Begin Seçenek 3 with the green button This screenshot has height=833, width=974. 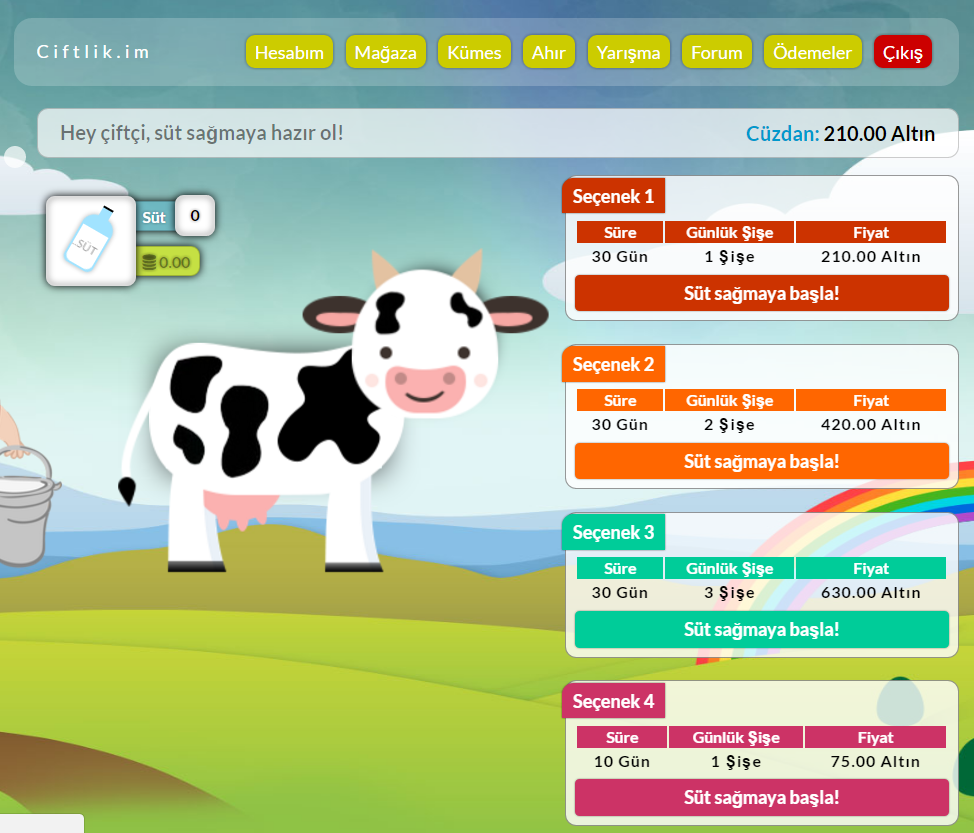[761, 630]
